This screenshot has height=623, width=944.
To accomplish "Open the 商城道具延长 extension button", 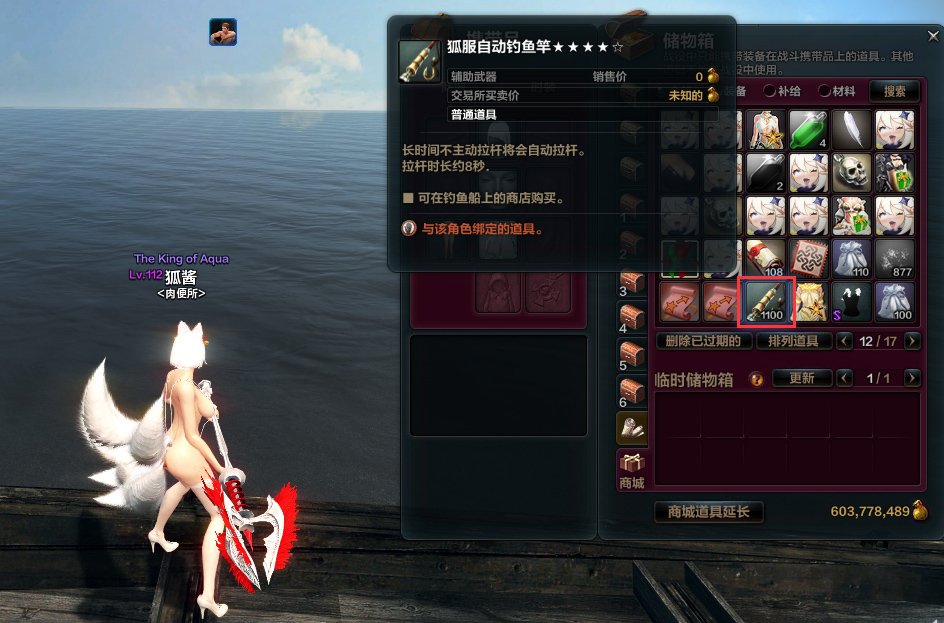I will tap(709, 512).
